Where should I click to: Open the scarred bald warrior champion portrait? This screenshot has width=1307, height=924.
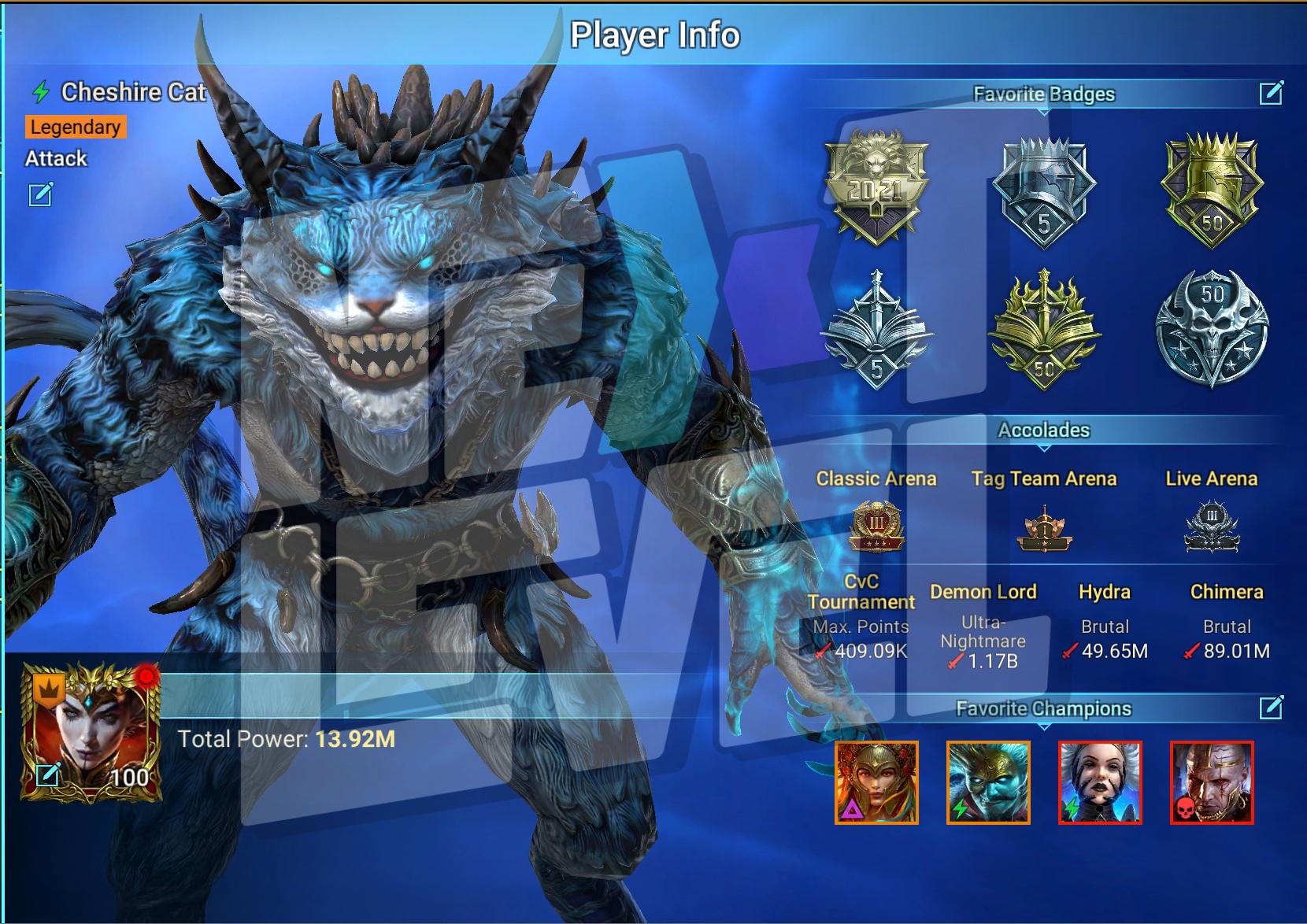[x=1212, y=782]
